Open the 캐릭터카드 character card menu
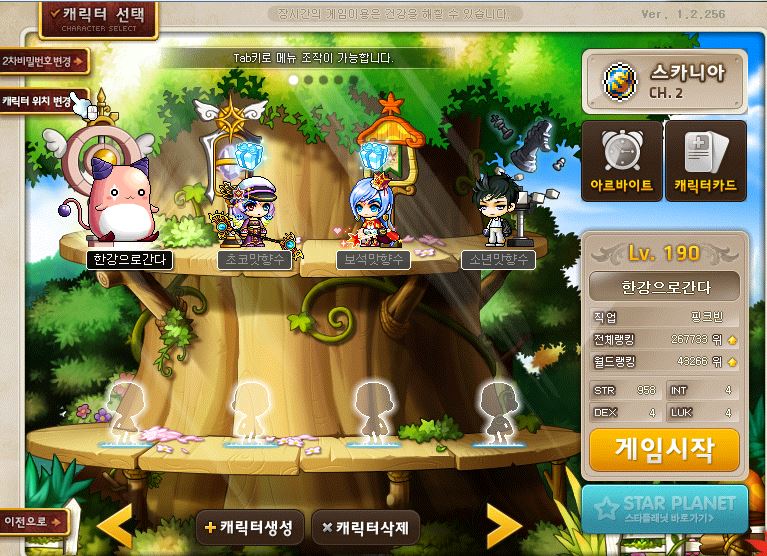Viewport: 767px width, 556px height. click(705, 160)
